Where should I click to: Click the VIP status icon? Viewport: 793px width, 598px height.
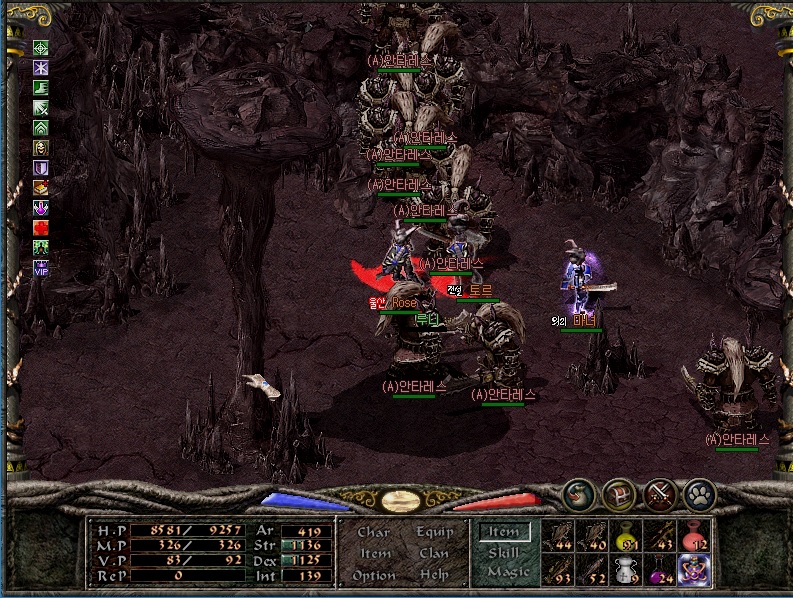[41, 267]
